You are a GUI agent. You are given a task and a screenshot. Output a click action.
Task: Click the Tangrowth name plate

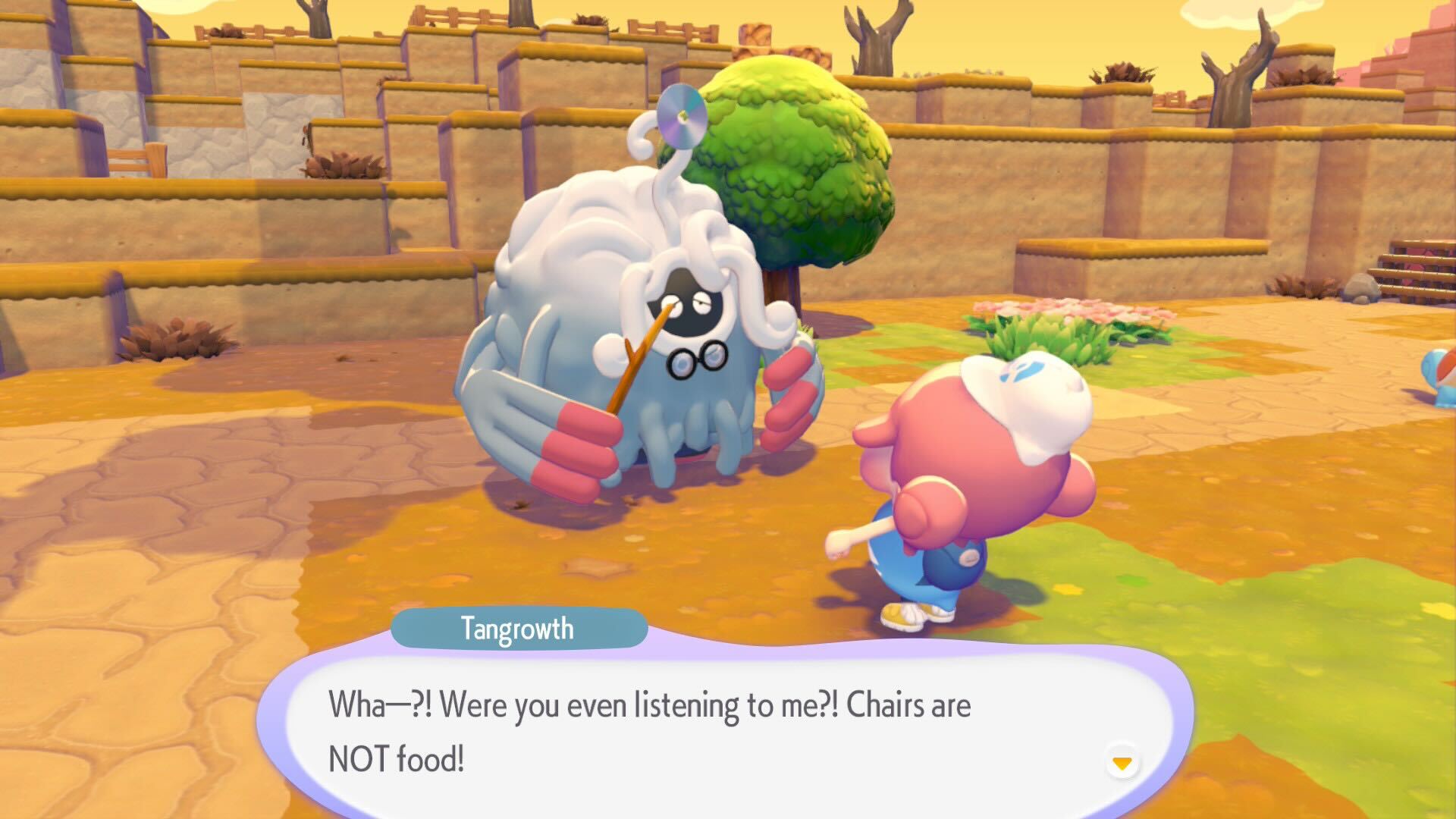pos(518,628)
